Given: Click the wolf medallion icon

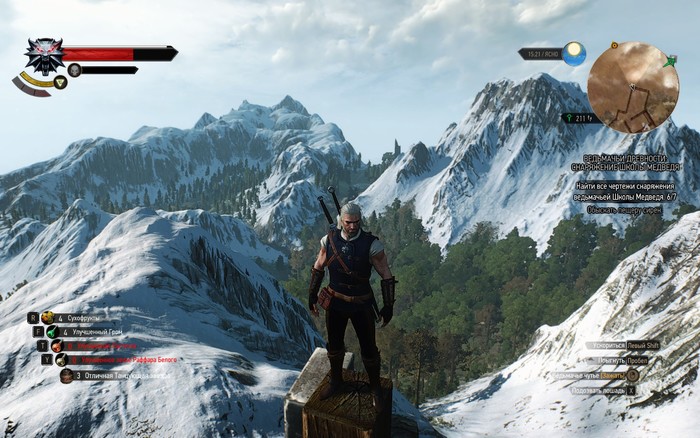Looking at the screenshot, I should (43, 55).
